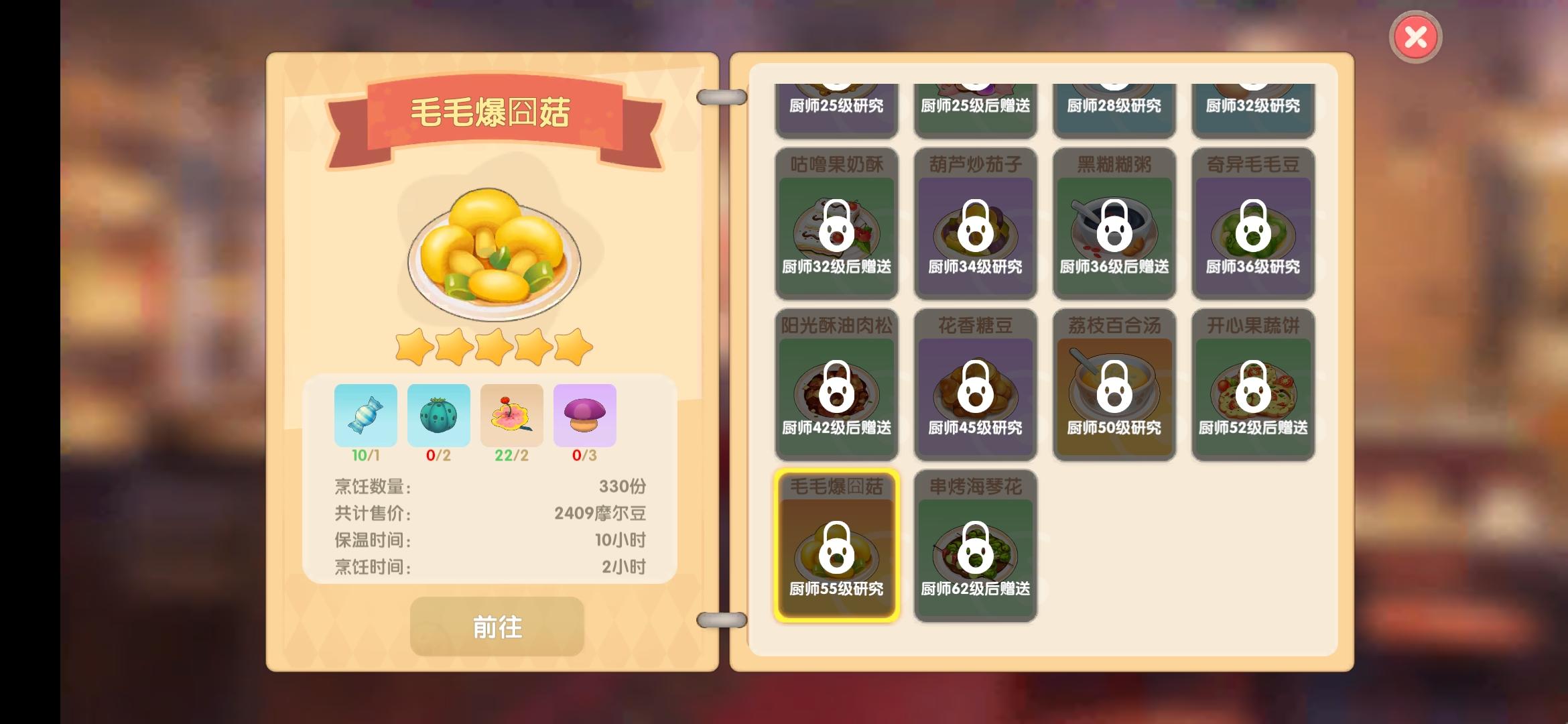Viewport: 1568px width, 724px height.
Task: Open the 阳光酥油肉松 recipe card
Action: coord(836,385)
